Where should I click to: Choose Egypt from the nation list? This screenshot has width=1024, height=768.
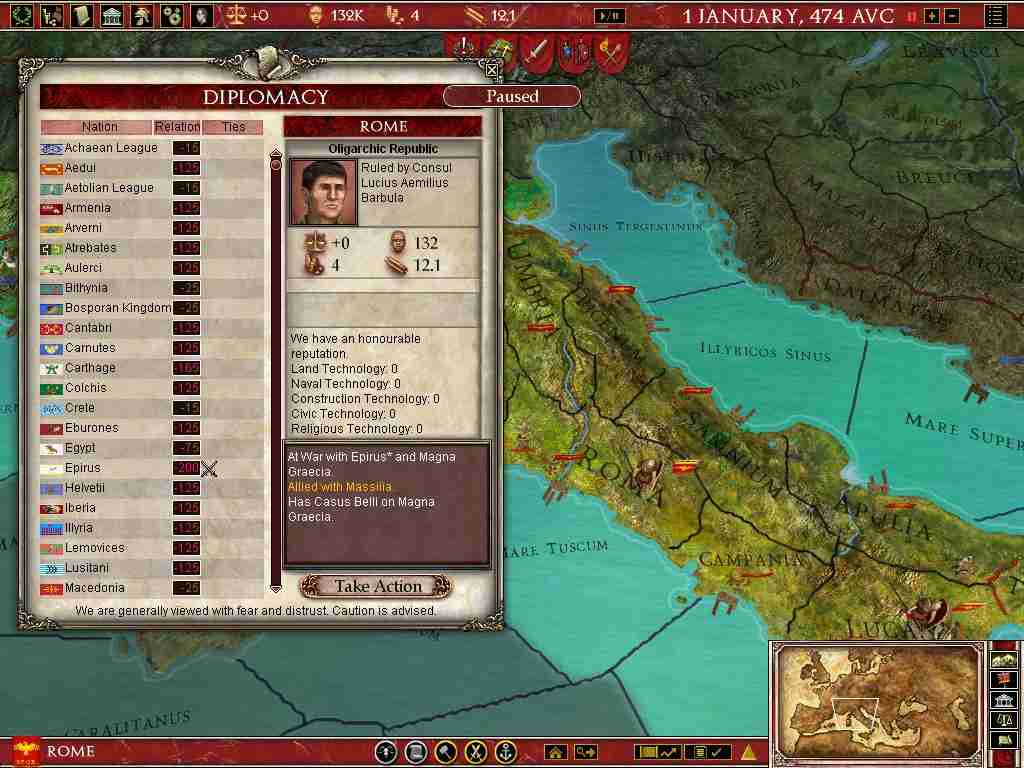tap(80, 448)
